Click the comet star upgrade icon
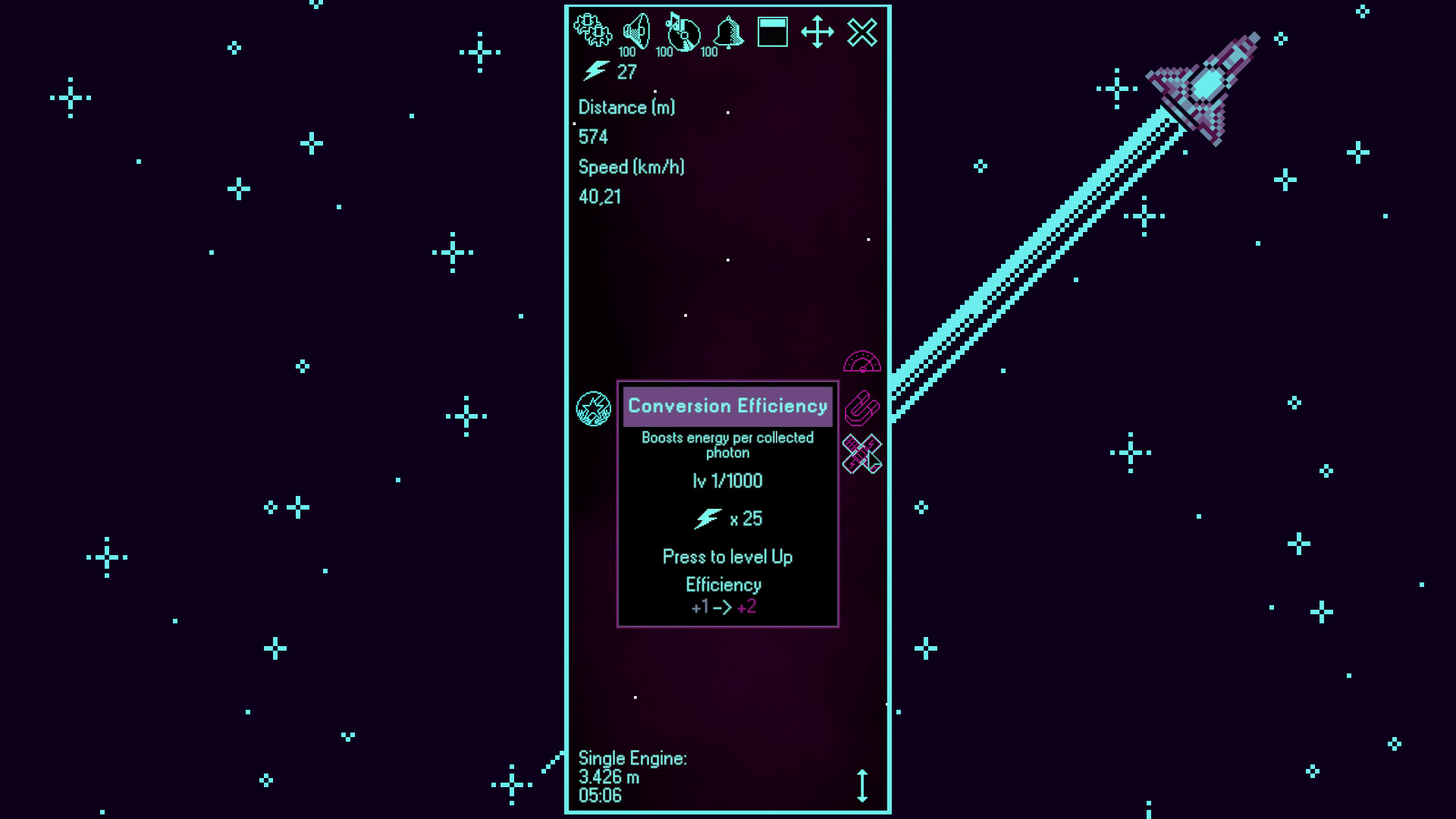Image resolution: width=1456 pixels, height=819 pixels. 592,410
